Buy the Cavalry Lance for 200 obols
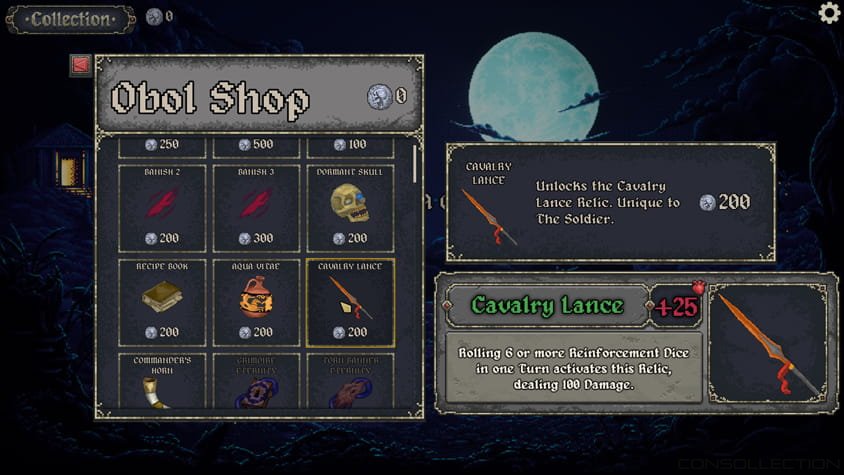Screen dimensions: 844x475 [x=724, y=202]
